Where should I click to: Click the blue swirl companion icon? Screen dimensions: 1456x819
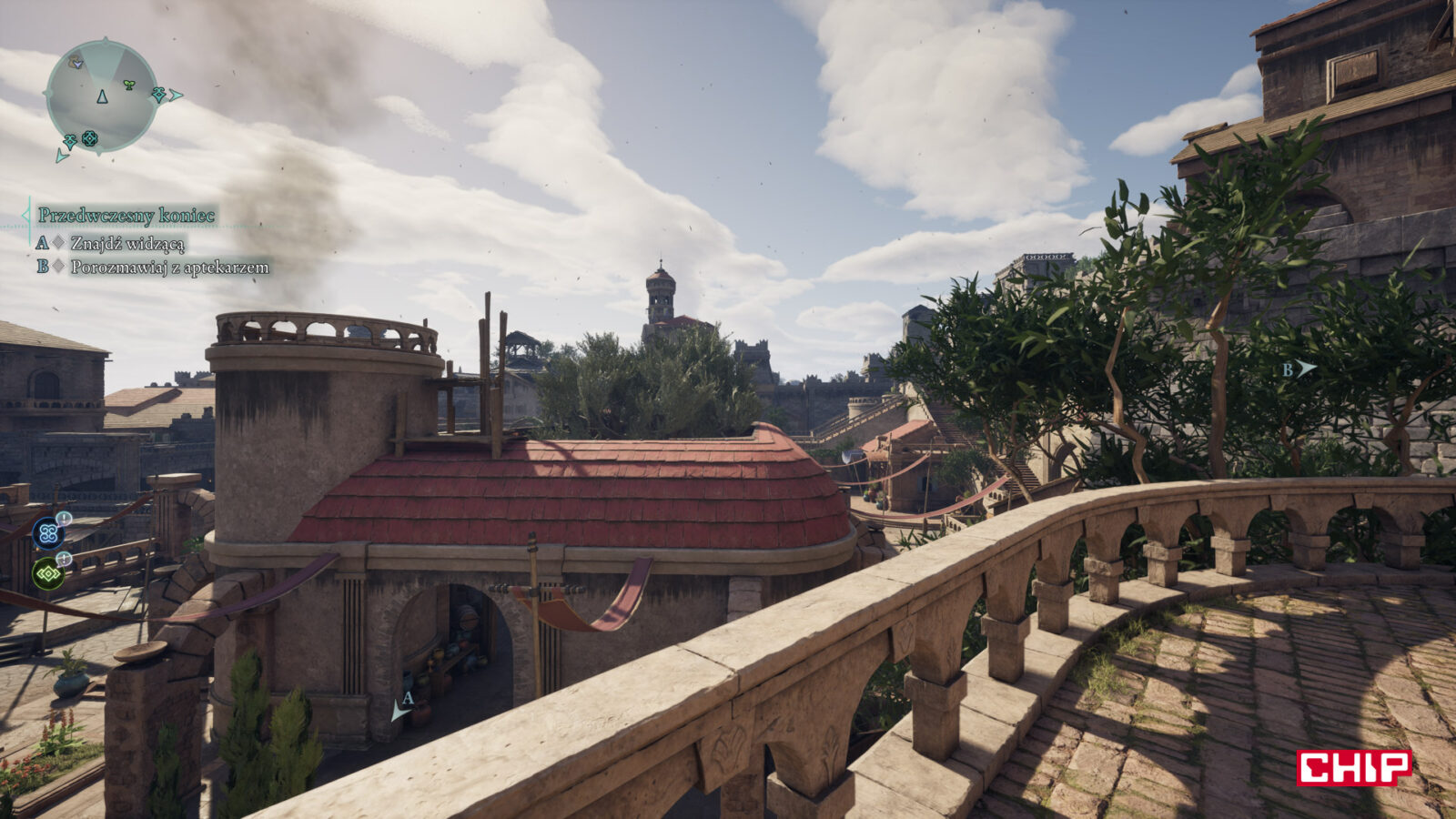48,533
